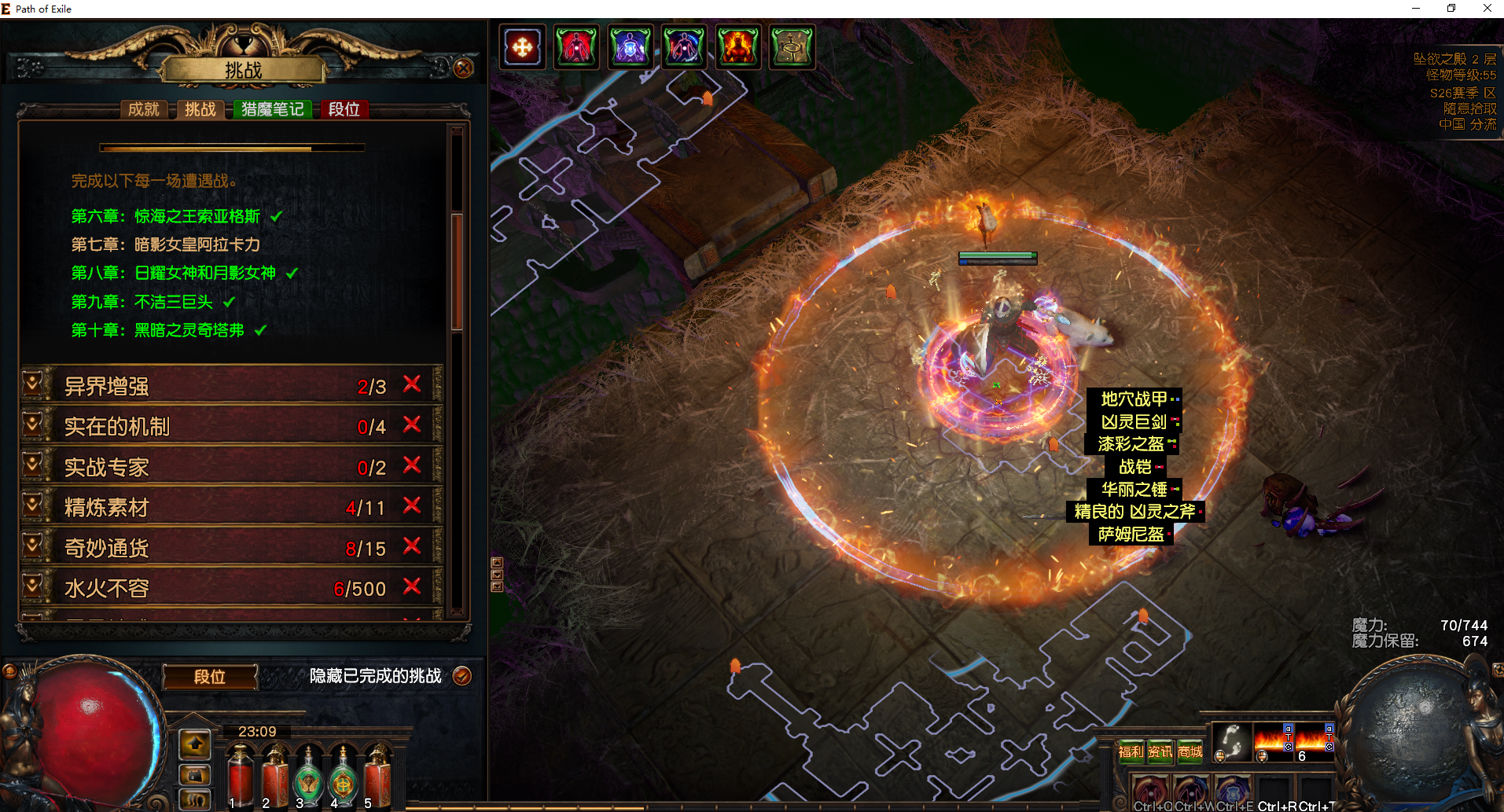The height and width of the screenshot is (812, 1504).
Task: Select the footprints move skill slot
Action: pos(1232,741)
